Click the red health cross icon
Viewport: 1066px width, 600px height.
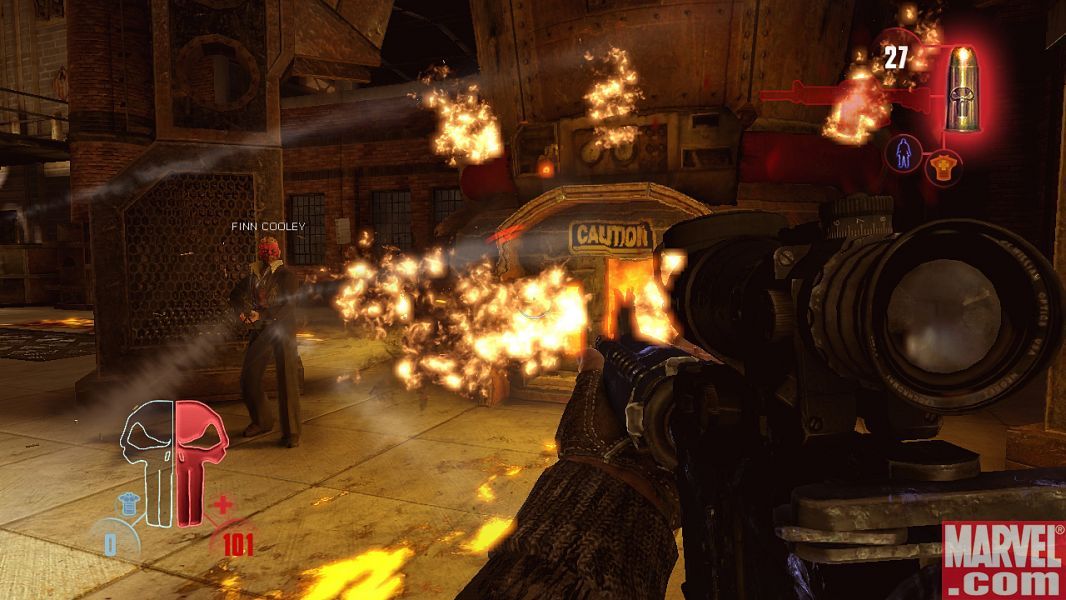[x=222, y=504]
